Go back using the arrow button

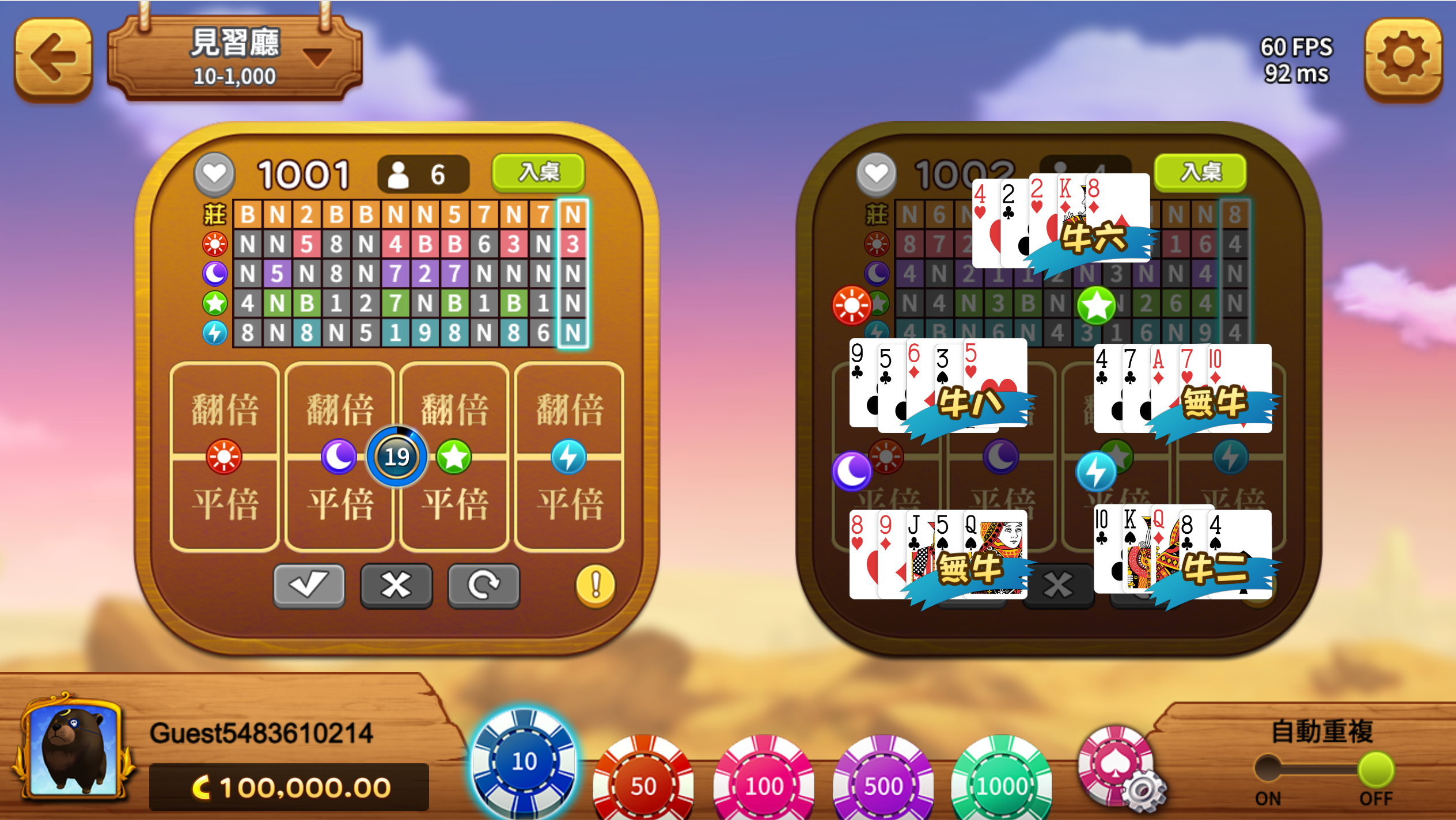coord(53,58)
